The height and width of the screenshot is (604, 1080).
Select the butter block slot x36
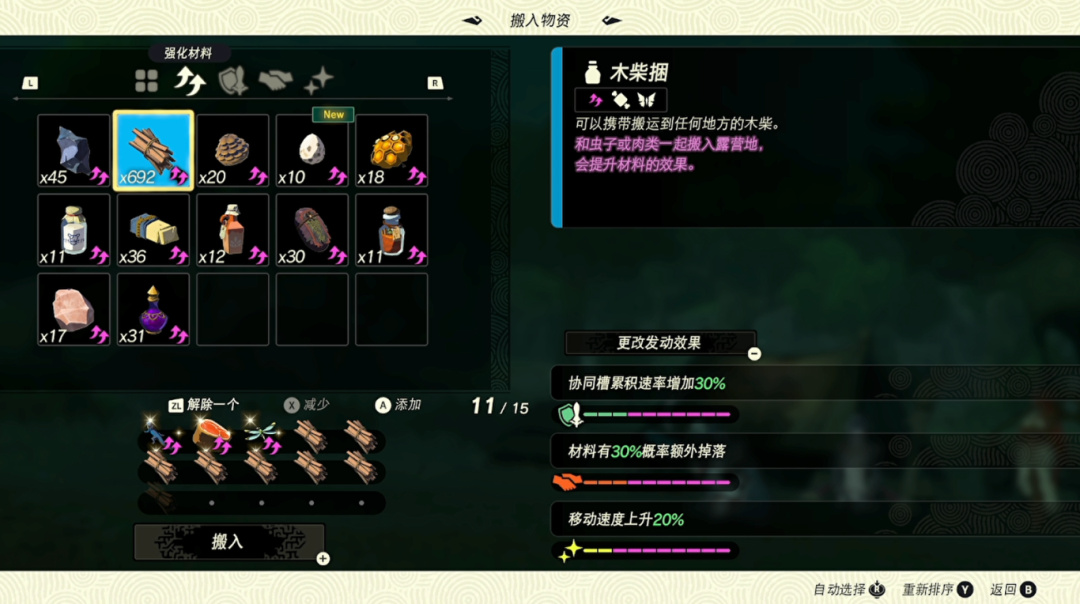(x=153, y=229)
